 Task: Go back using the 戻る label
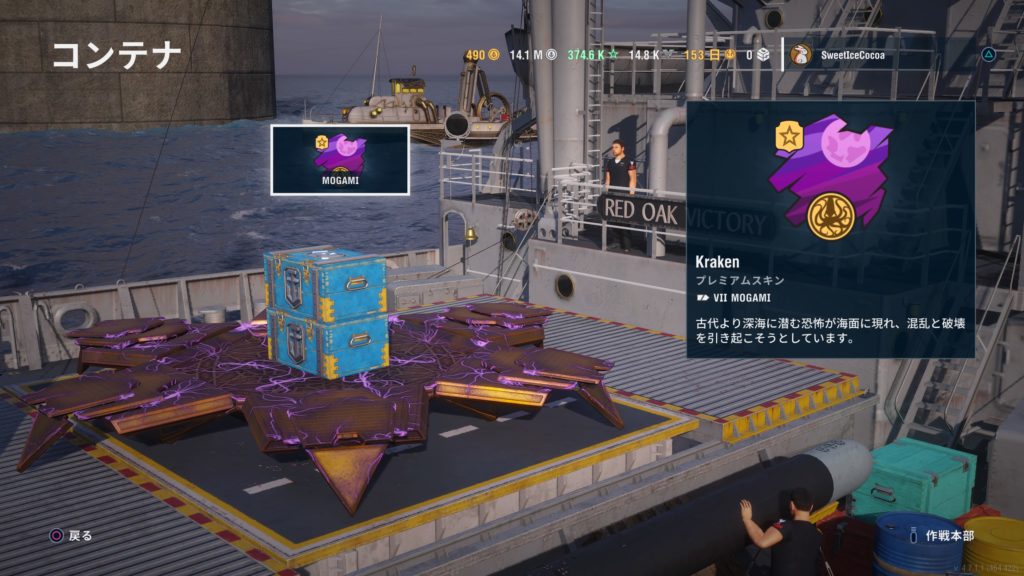coord(80,535)
